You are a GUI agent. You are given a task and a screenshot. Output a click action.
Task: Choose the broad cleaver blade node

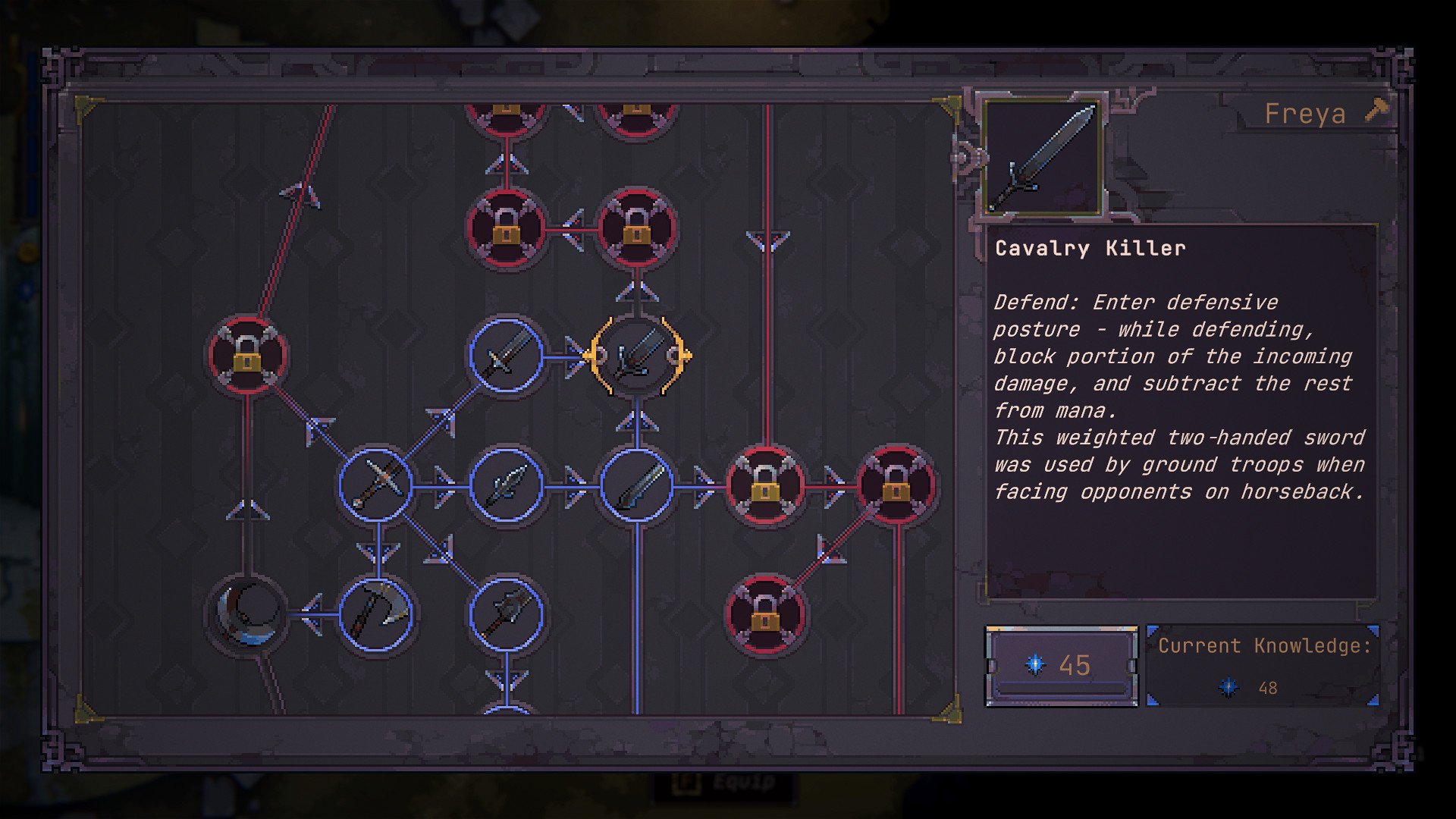tap(637, 484)
